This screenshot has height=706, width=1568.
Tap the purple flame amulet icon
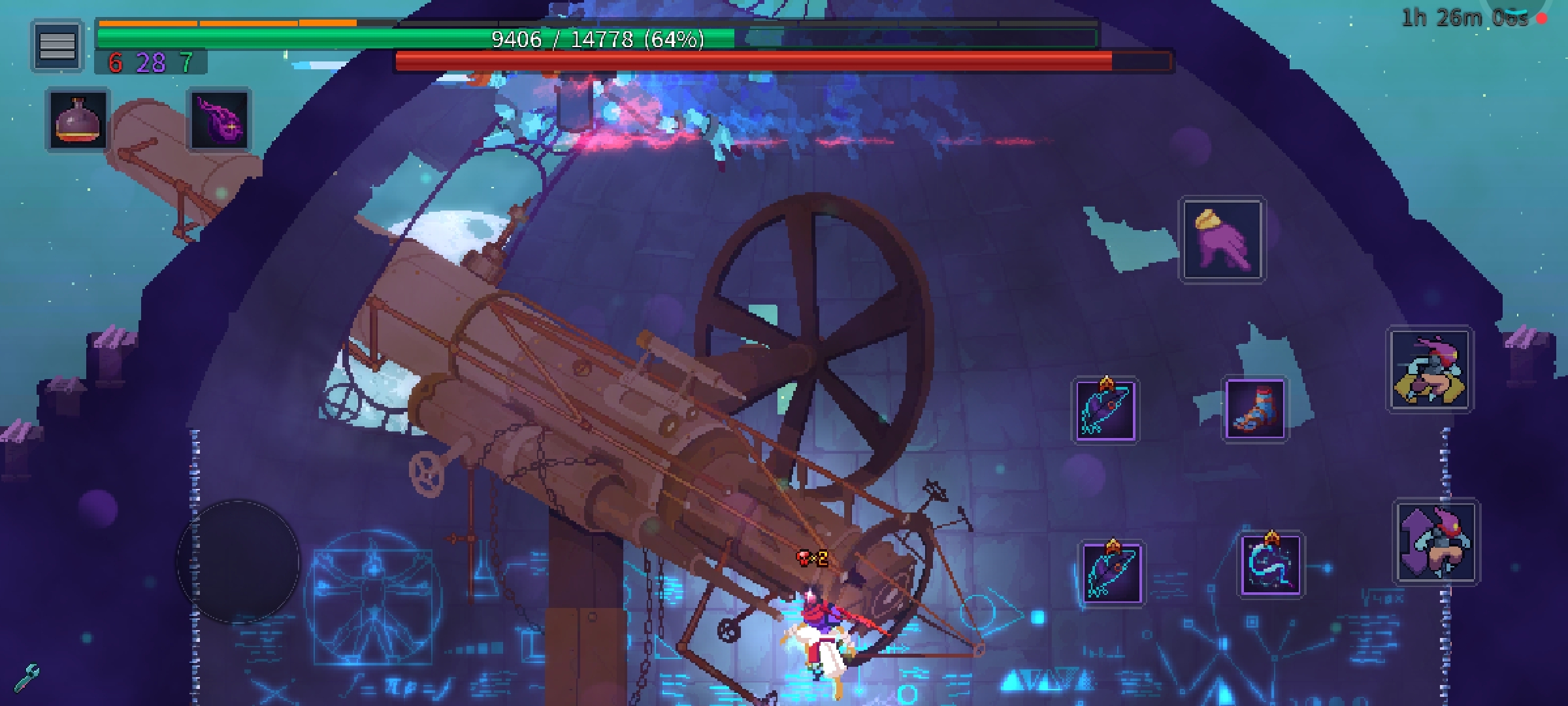point(220,120)
